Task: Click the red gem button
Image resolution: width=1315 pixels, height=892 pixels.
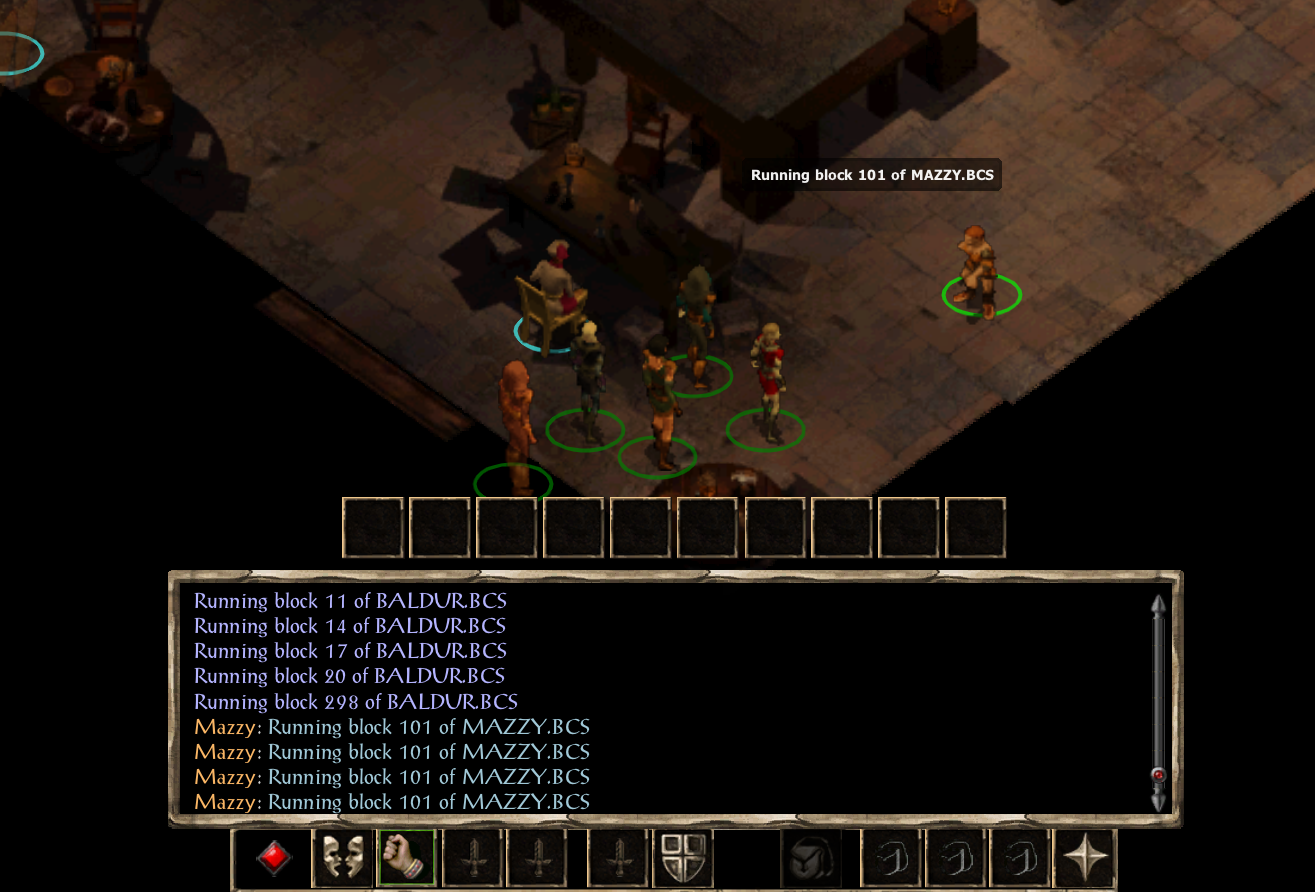Action: pyautogui.click(x=274, y=858)
